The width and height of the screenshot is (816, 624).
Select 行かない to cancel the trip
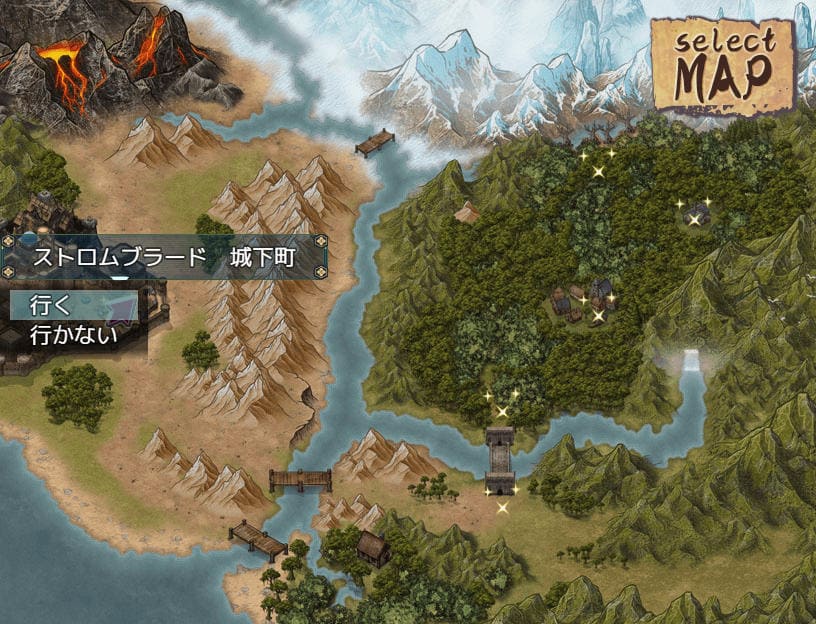tap(74, 334)
